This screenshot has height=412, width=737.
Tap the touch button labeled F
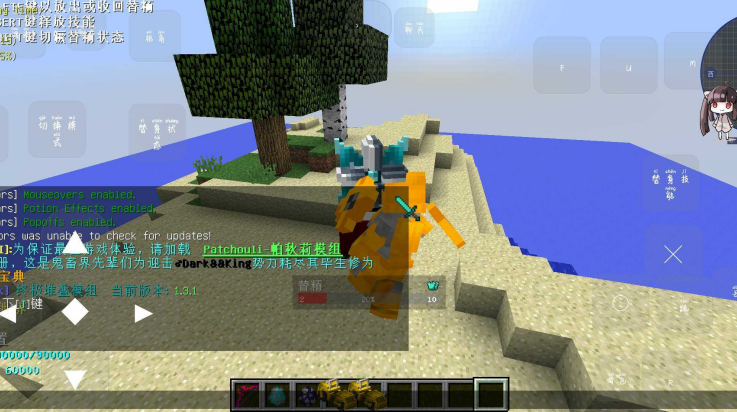561,66
